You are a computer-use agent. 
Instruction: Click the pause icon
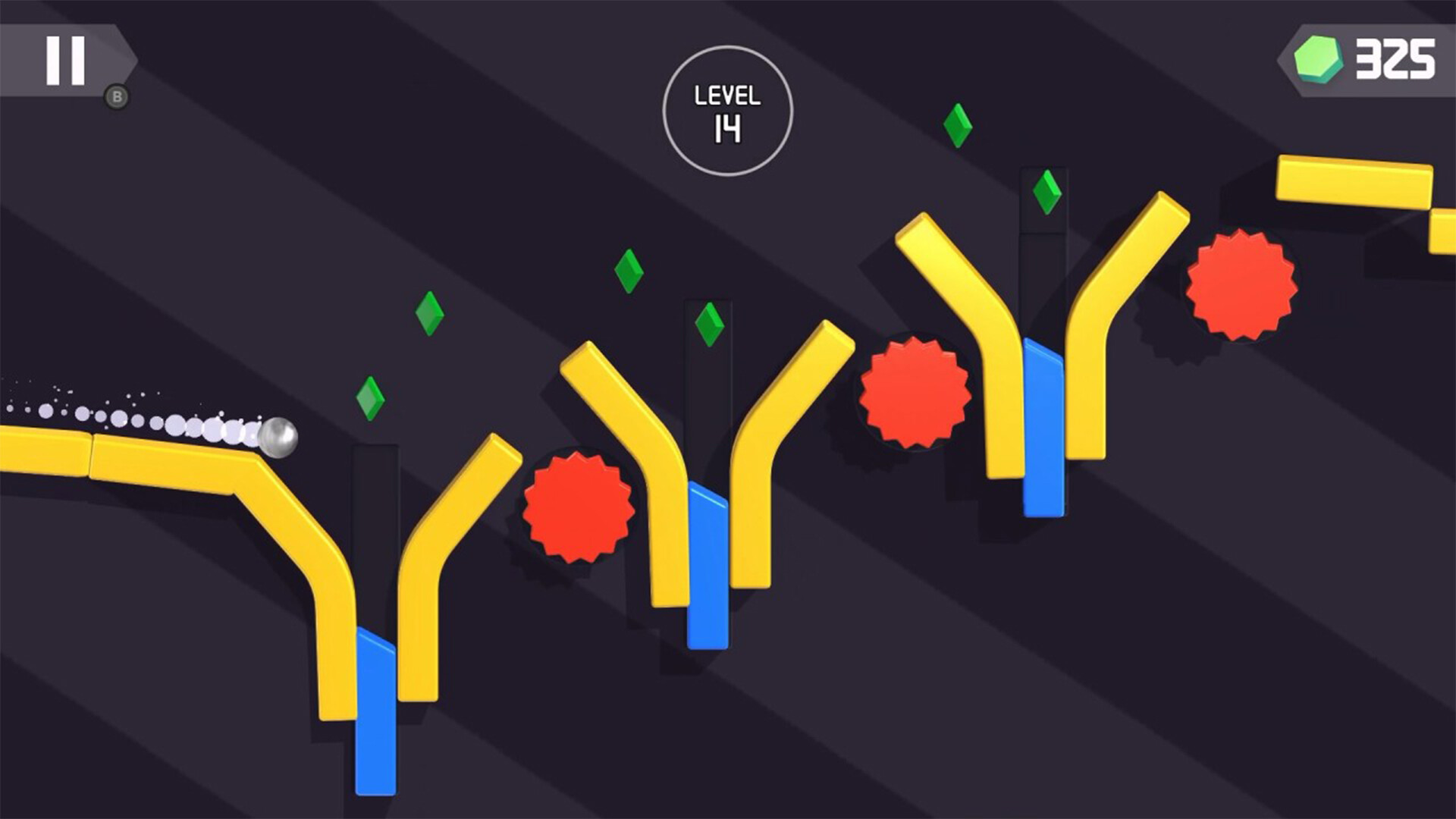[x=67, y=61]
